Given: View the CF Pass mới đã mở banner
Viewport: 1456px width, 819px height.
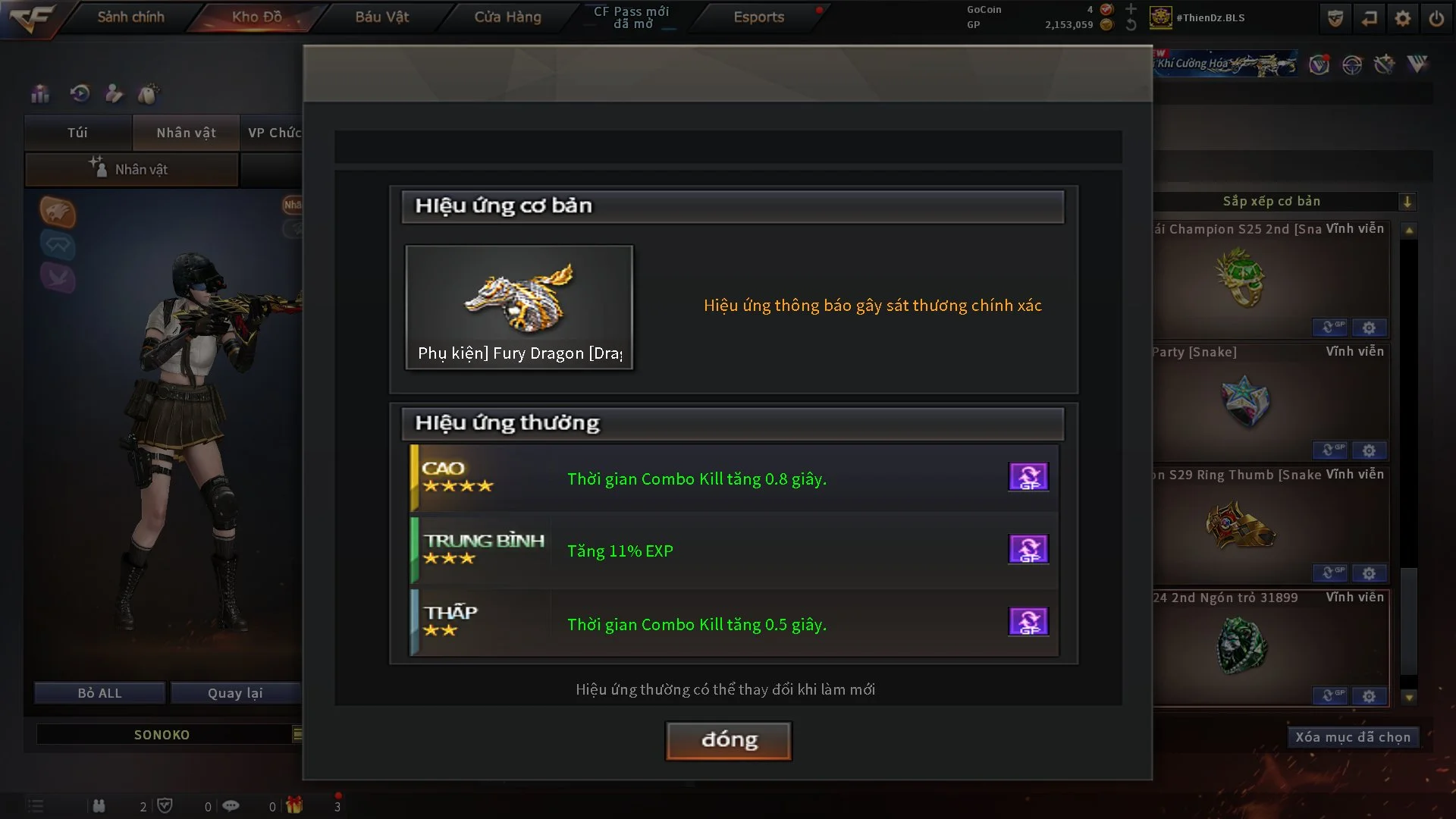Looking at the screenshot, I should click(632, 17).
